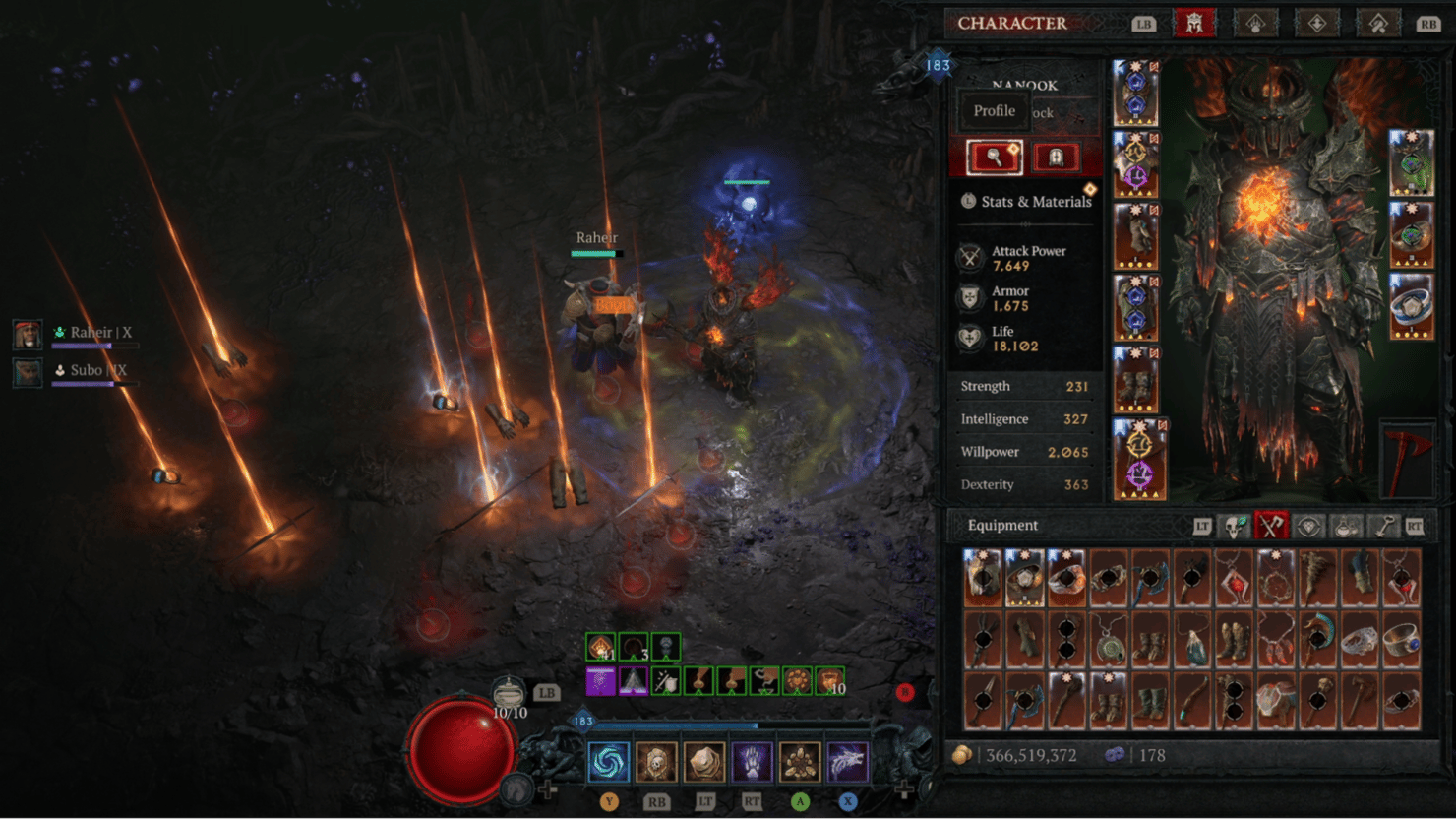Choose the gold ring with blue gem
The width and height of the screenshot is (1456, 819).
pos(1402,642)
